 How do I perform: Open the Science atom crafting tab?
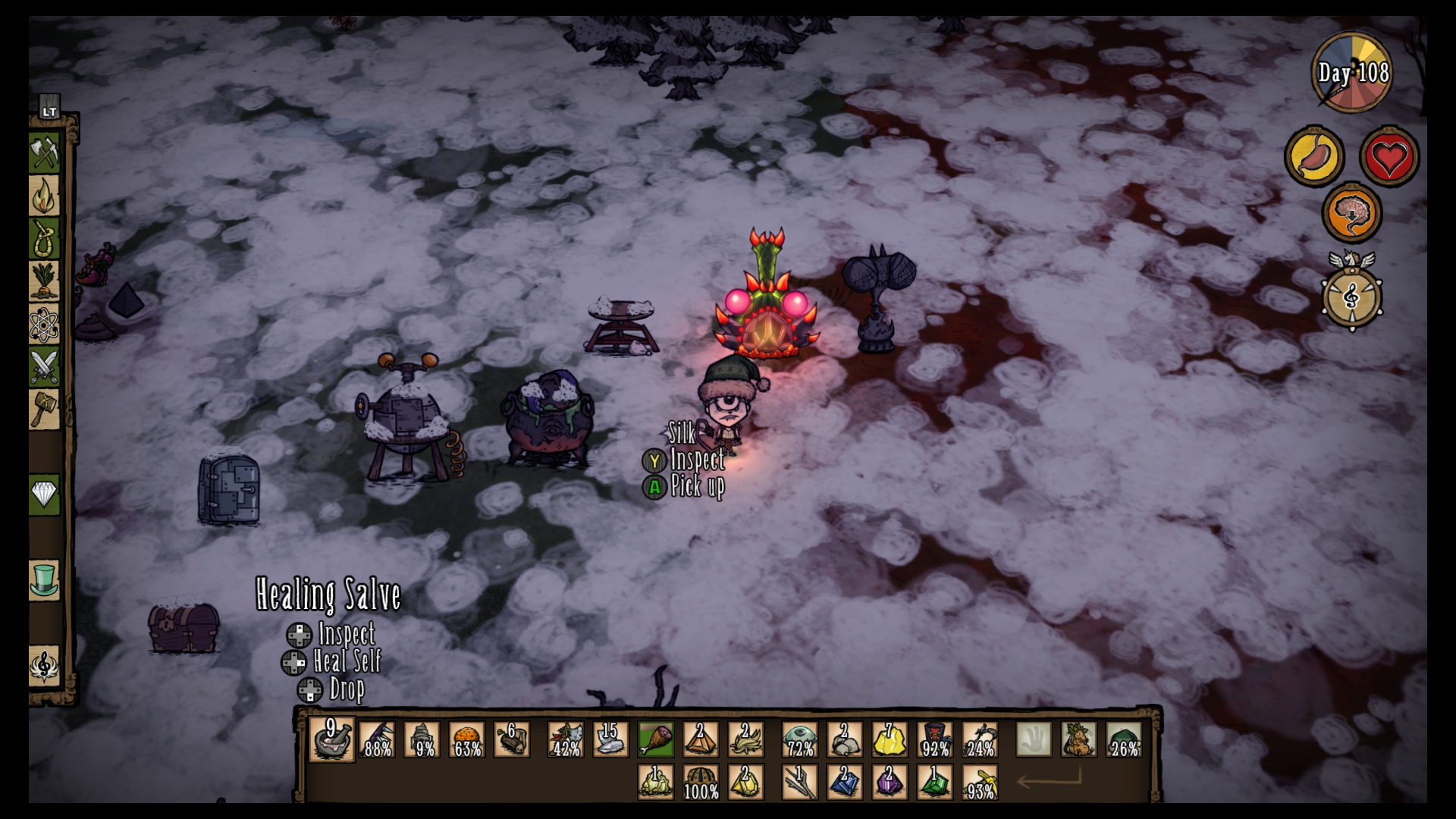point(44,325)
